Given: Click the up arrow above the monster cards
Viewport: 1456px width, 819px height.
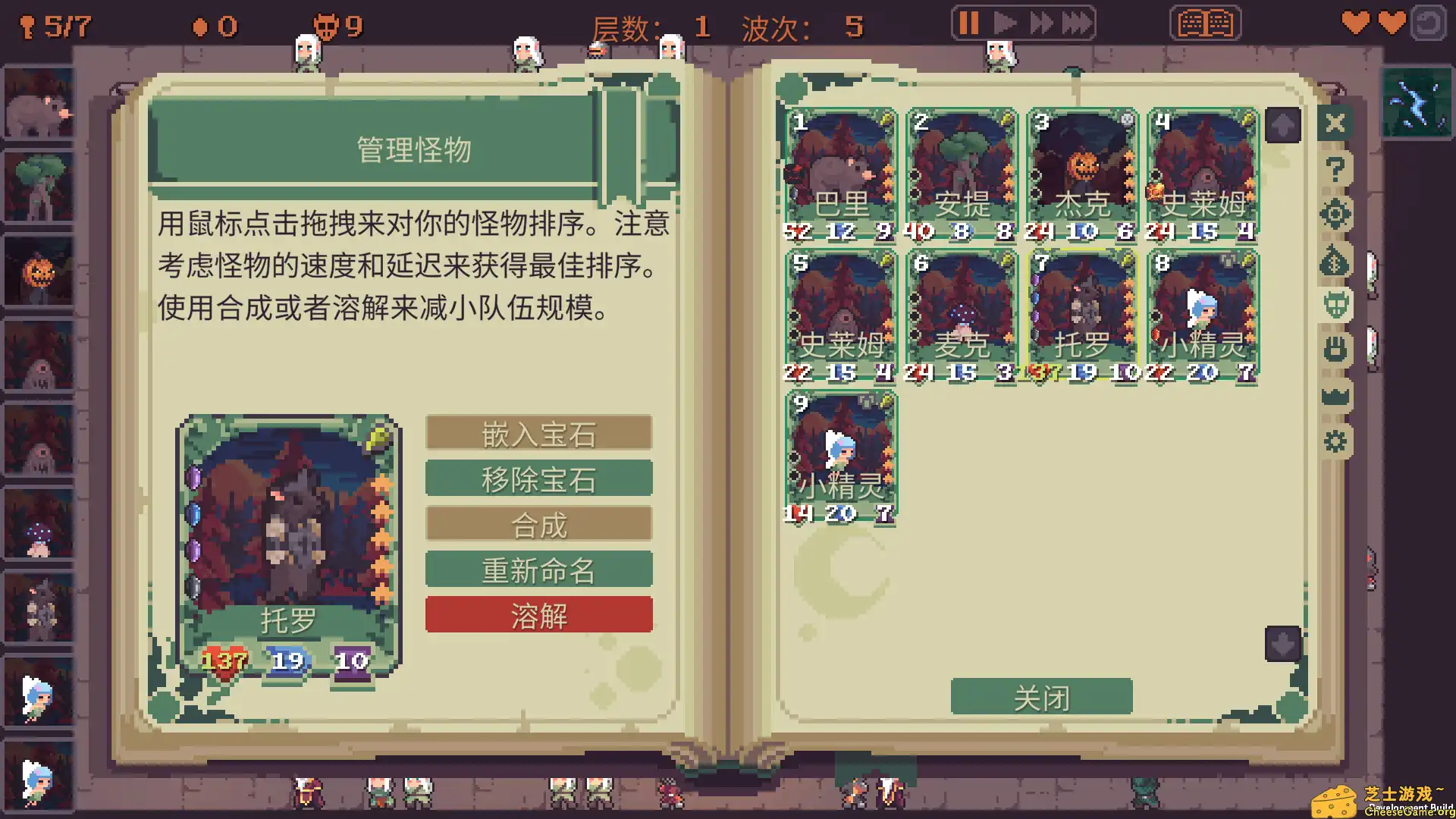Looking at the screenshot, I should (1282, 127).
